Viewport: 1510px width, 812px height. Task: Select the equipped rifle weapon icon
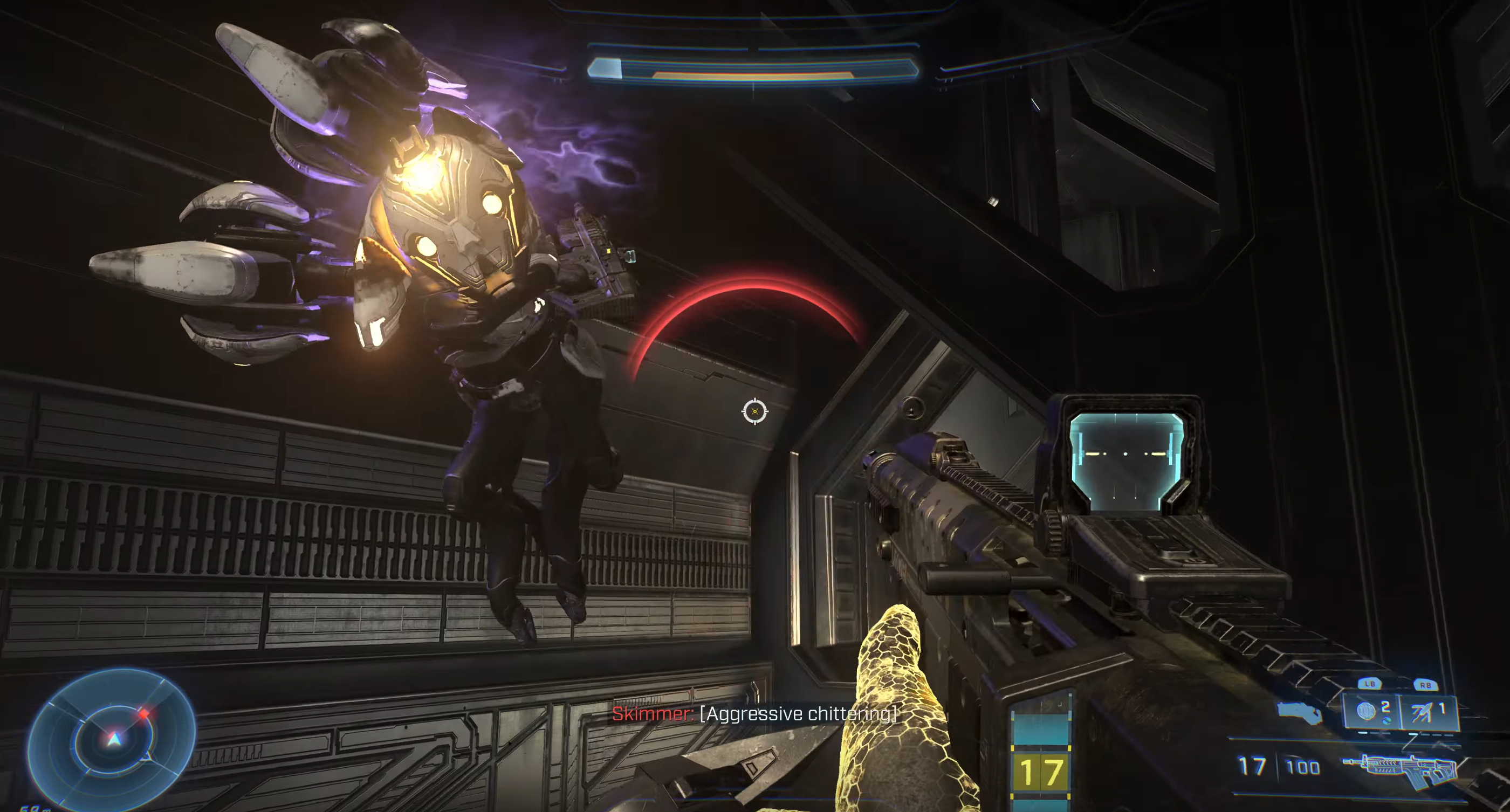point(1401,769)
